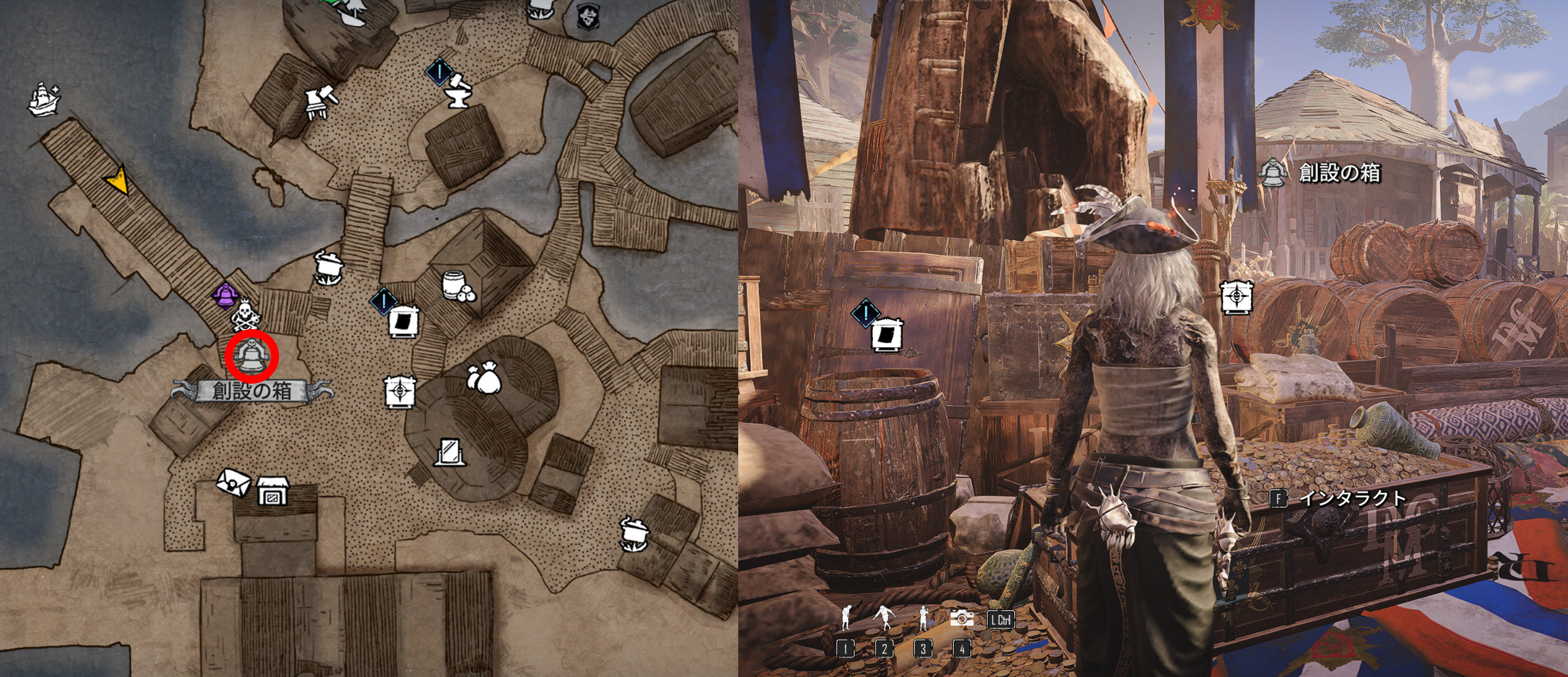Image resolution: width=1568 pixels, height=677 pixels.
Task: Open the envelope mail map marker
Action: coord(233,481)
